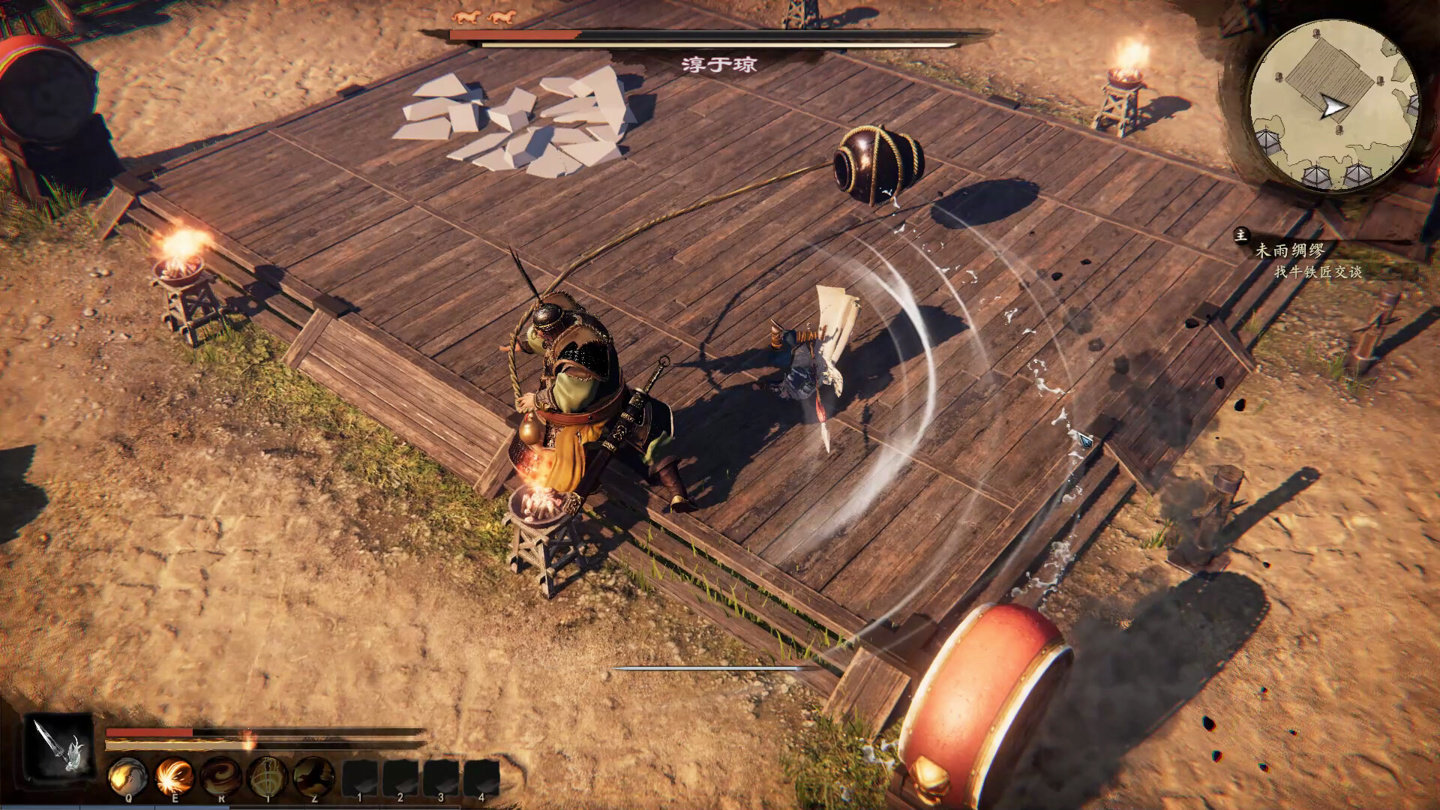The image size is (1440, 810).
Task: Select the Q flame skill icon
Action: coord(128,776)
